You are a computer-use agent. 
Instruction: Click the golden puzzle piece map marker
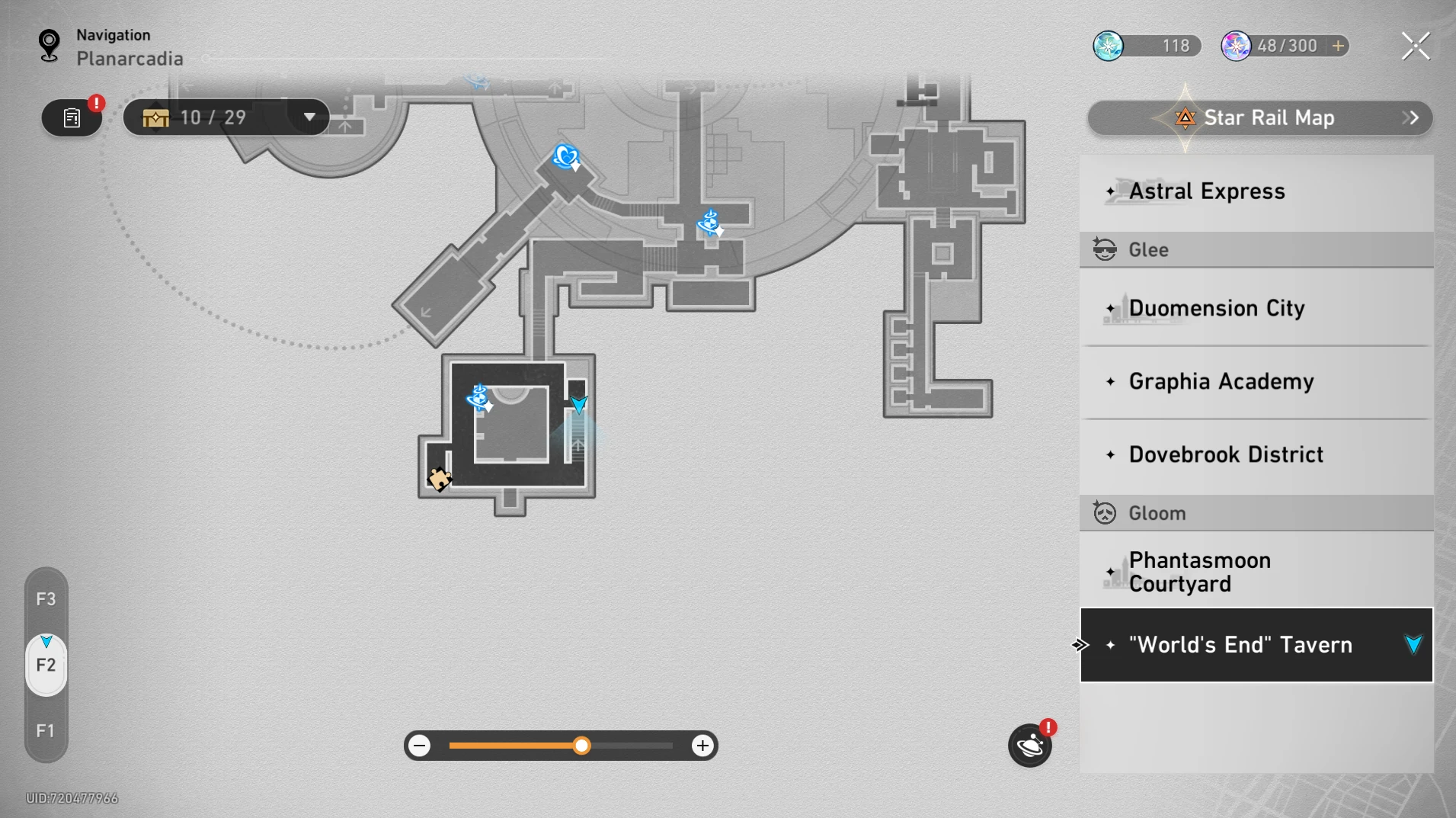coord(439,479)
